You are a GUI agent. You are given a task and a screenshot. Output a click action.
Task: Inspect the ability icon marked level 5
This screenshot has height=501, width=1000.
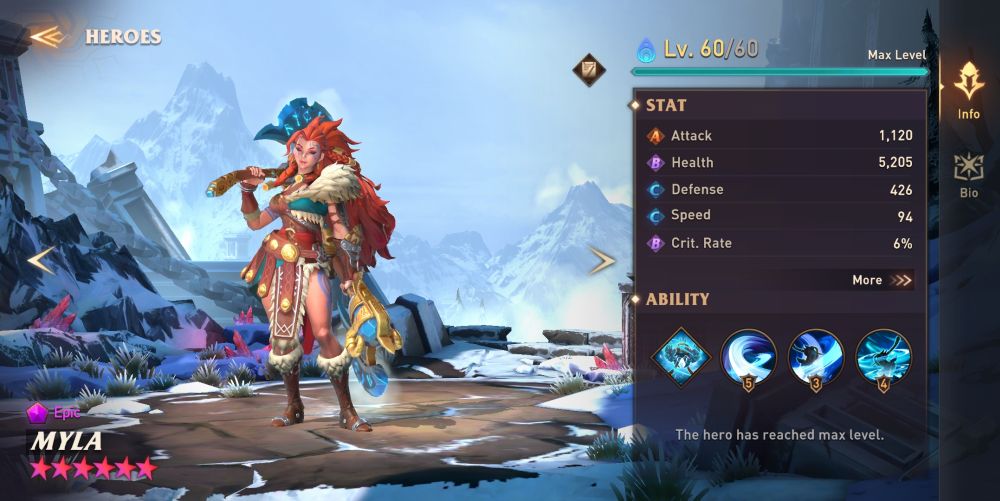coord(748,356)
